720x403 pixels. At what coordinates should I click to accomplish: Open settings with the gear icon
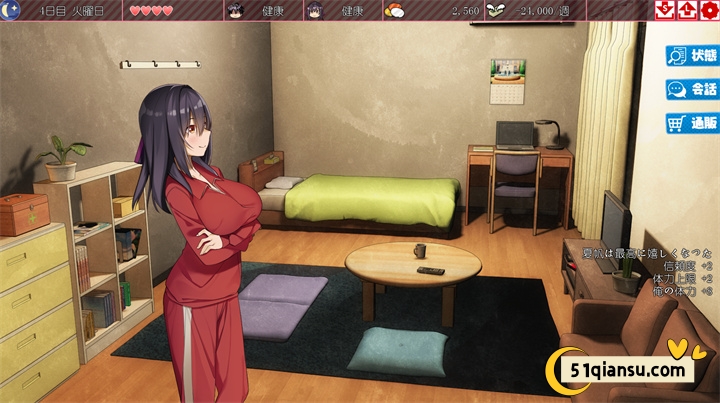(709, 10)
